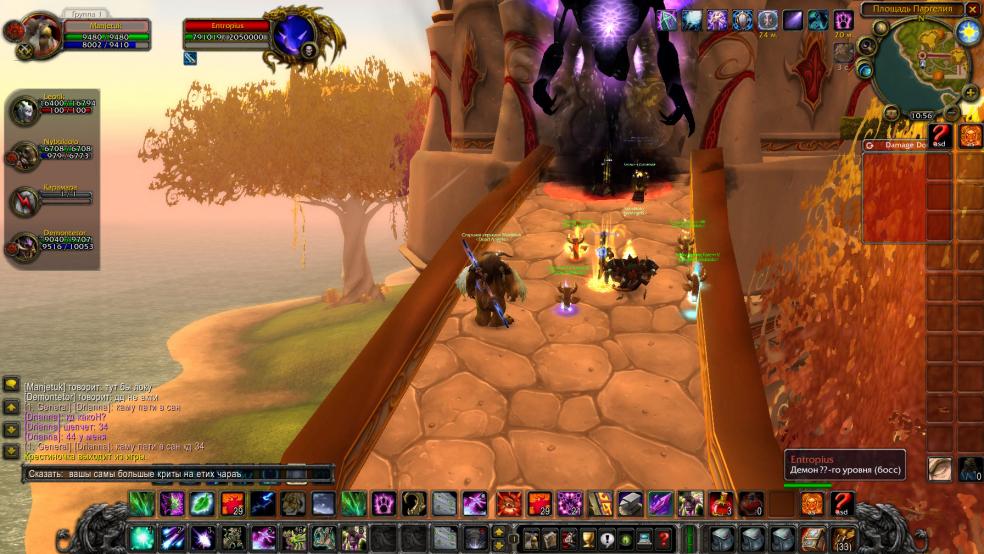Open the red question mark help button
This screenshot has width=984, height=554.
tap(663, 538)
